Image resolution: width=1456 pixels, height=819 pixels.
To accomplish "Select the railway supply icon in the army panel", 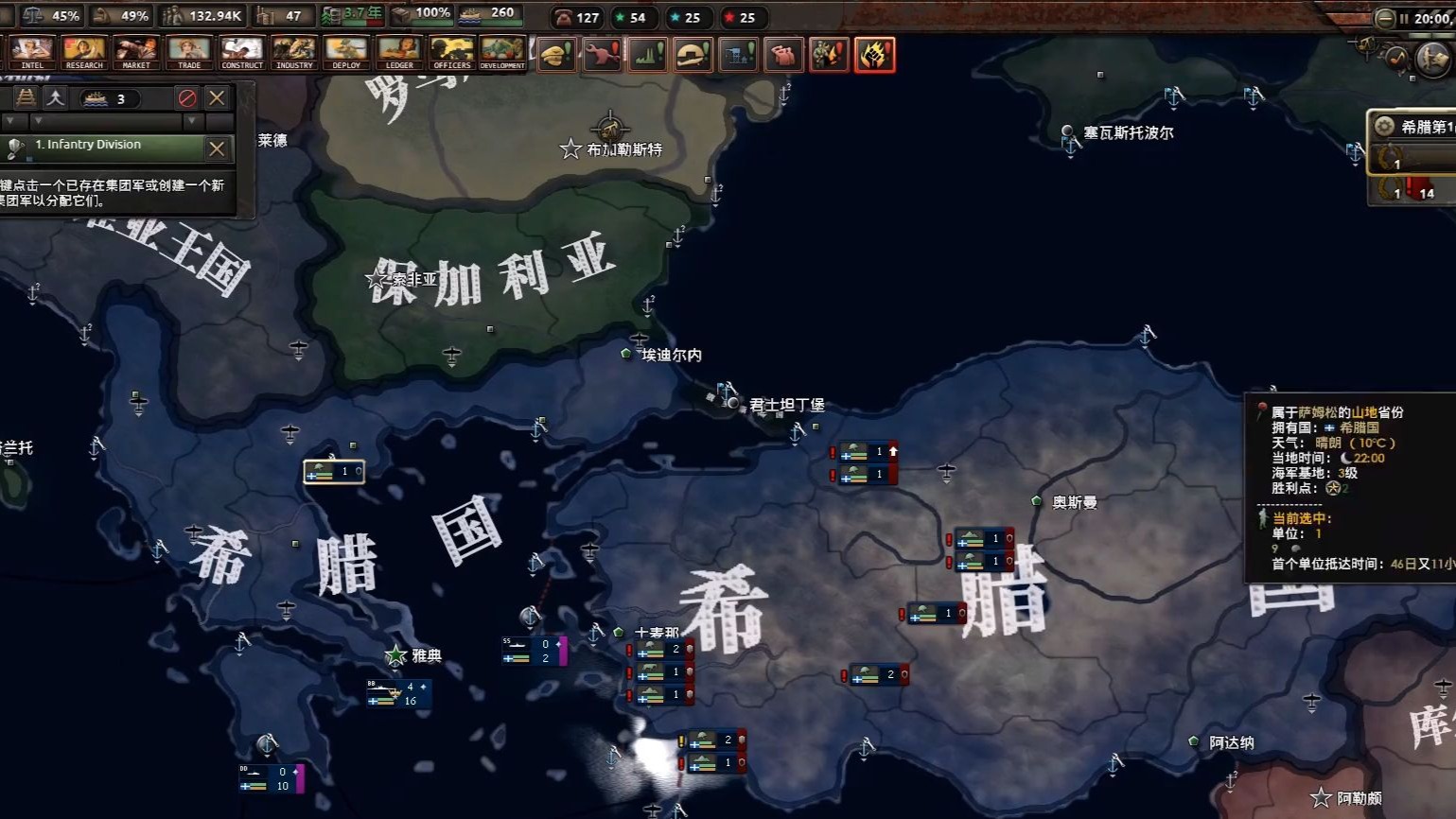I will [x=26, y=98].
